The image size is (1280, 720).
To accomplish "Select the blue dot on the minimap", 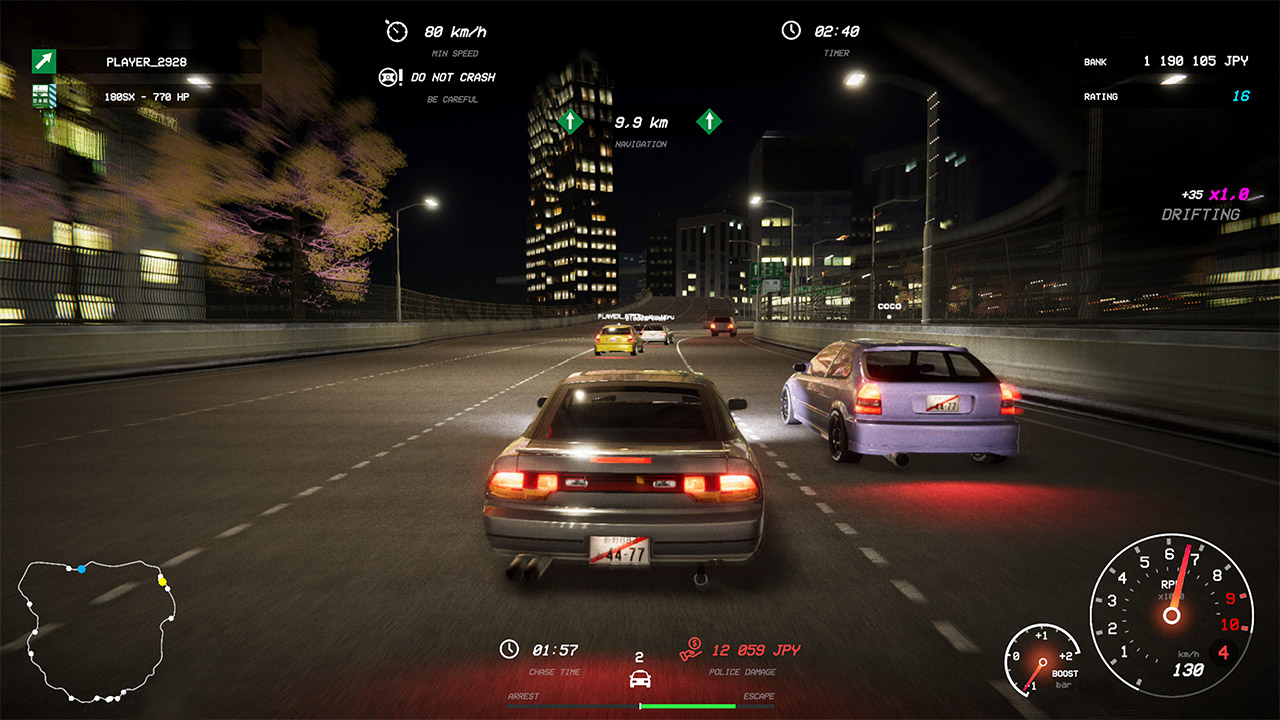I will click(81, 569).
